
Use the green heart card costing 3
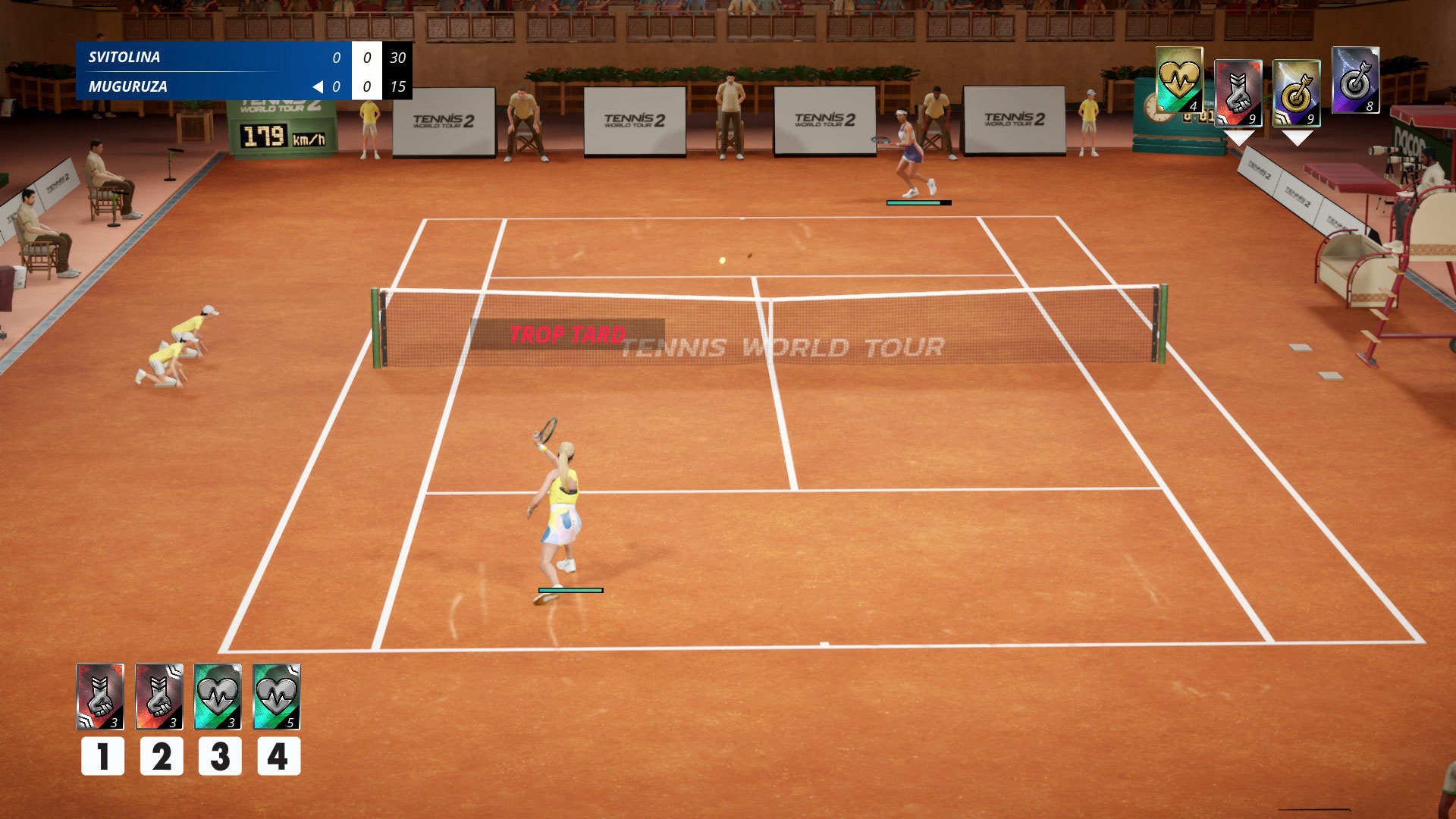pyautogui.click(x=218, y=696)
